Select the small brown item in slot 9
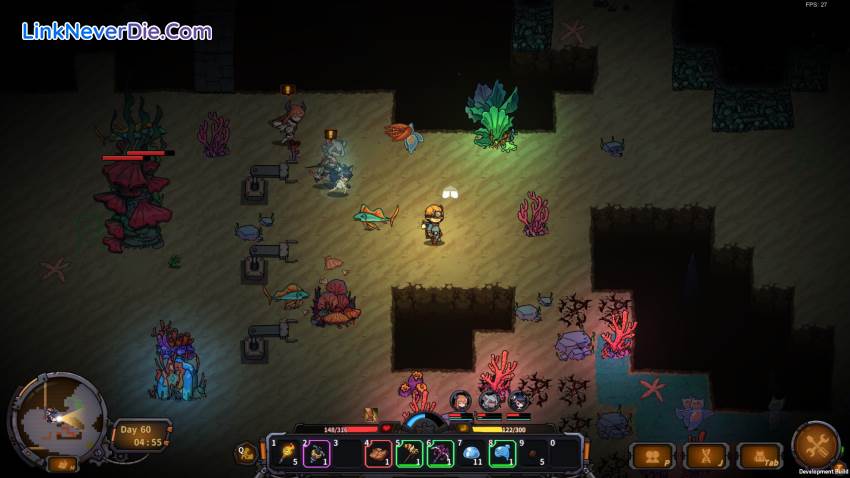The height and width of the screenshot is (478, 850). pyautogui.click(x=533, y=454)
